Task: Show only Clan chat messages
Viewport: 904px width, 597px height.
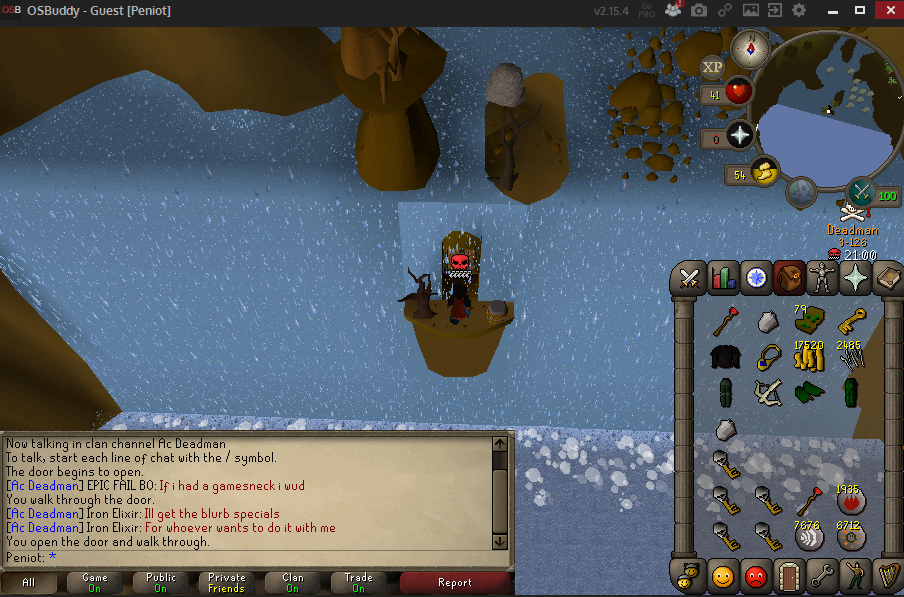Action: pyautogui.click(x=293, y=582)
